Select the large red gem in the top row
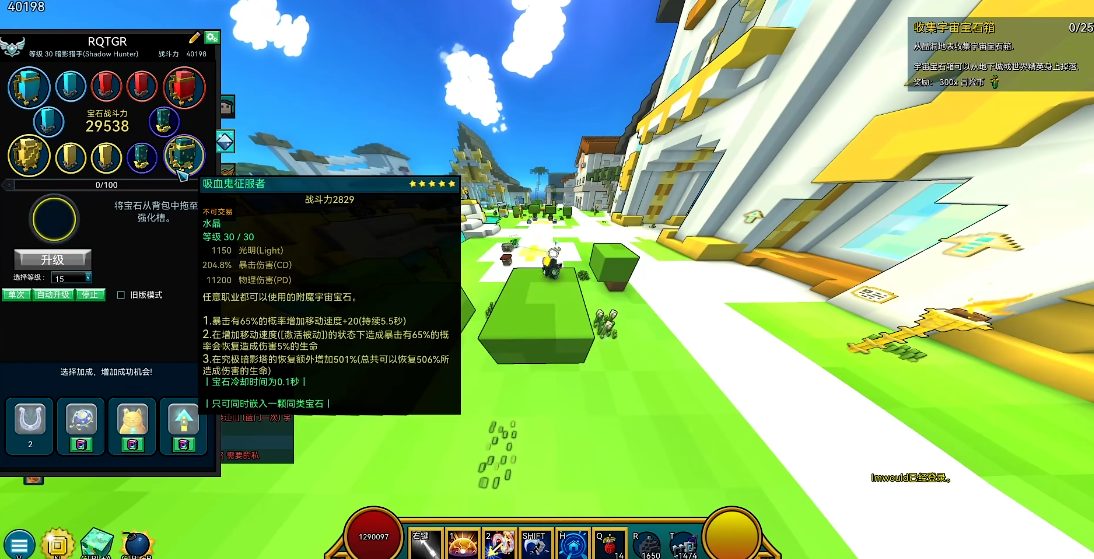The width and height of the screenshot is (1094, 559). coord(184,87)
